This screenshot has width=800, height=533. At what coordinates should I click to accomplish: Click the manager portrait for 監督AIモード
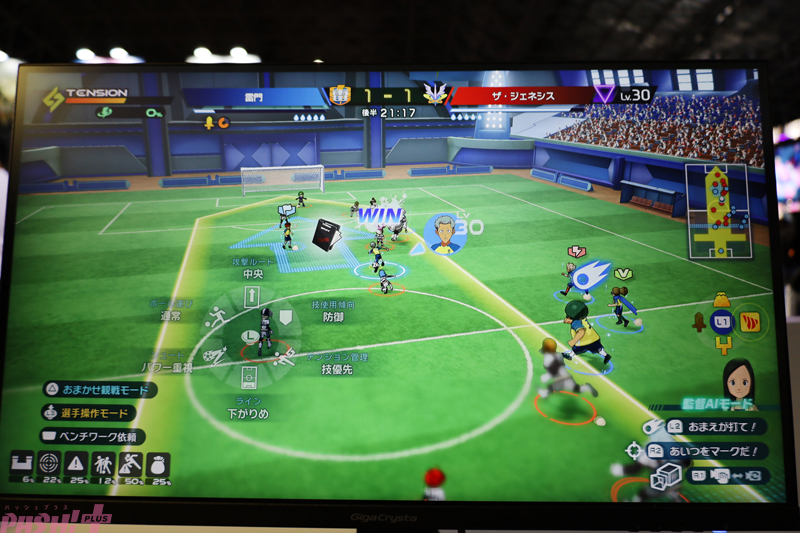click(x=738, y=379)
